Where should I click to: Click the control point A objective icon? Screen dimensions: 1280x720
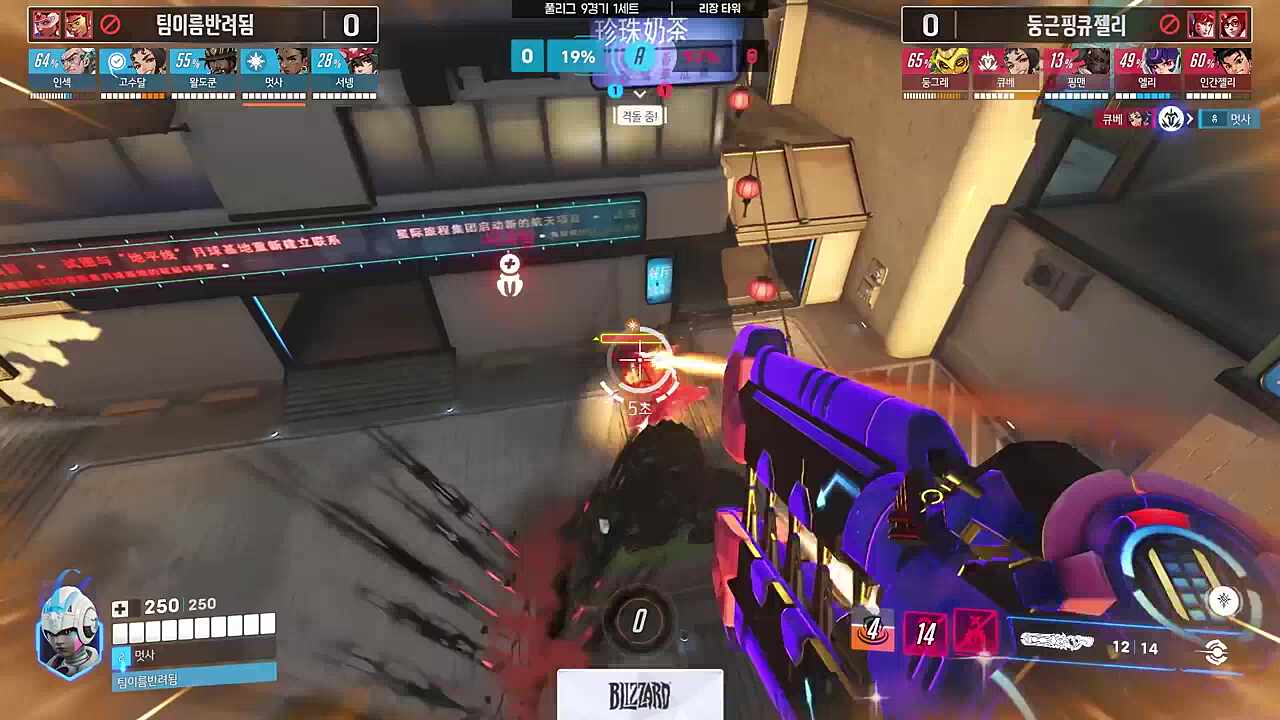(x=639, y=57)
